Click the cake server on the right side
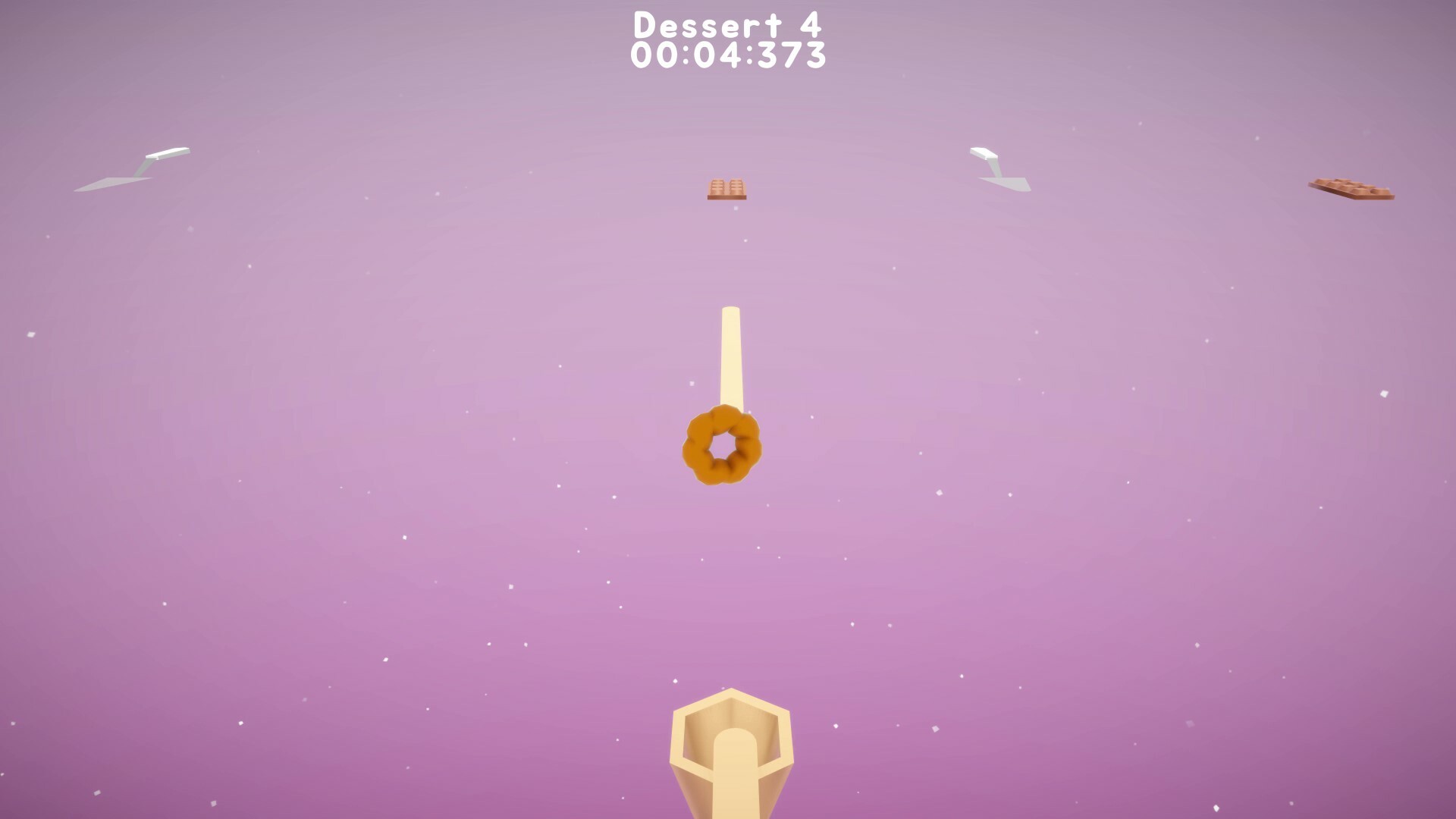Screen dimensions: 1456x819 click(997, 168)
